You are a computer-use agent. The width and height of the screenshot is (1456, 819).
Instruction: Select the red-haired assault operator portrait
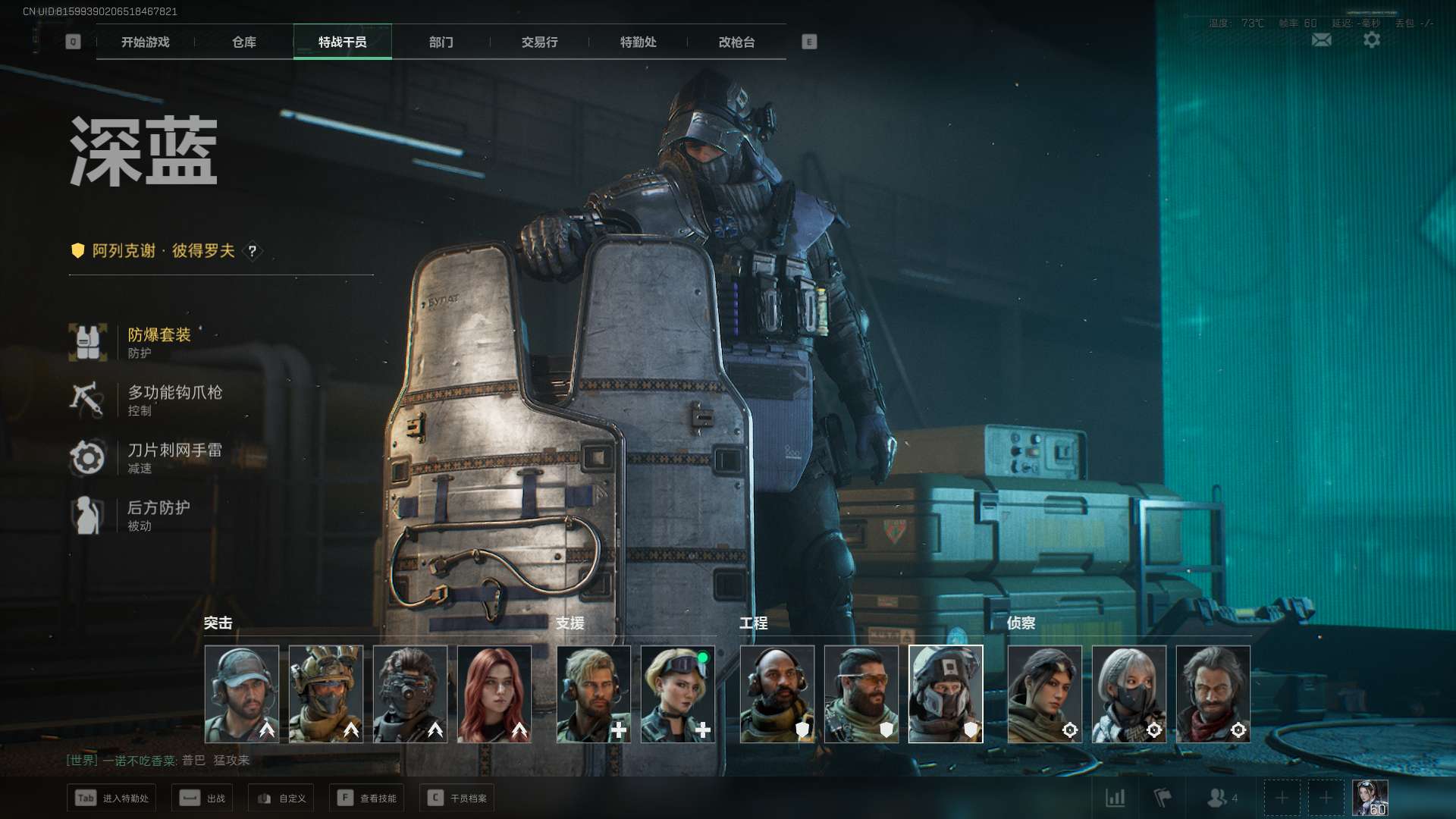click(494, 694)
